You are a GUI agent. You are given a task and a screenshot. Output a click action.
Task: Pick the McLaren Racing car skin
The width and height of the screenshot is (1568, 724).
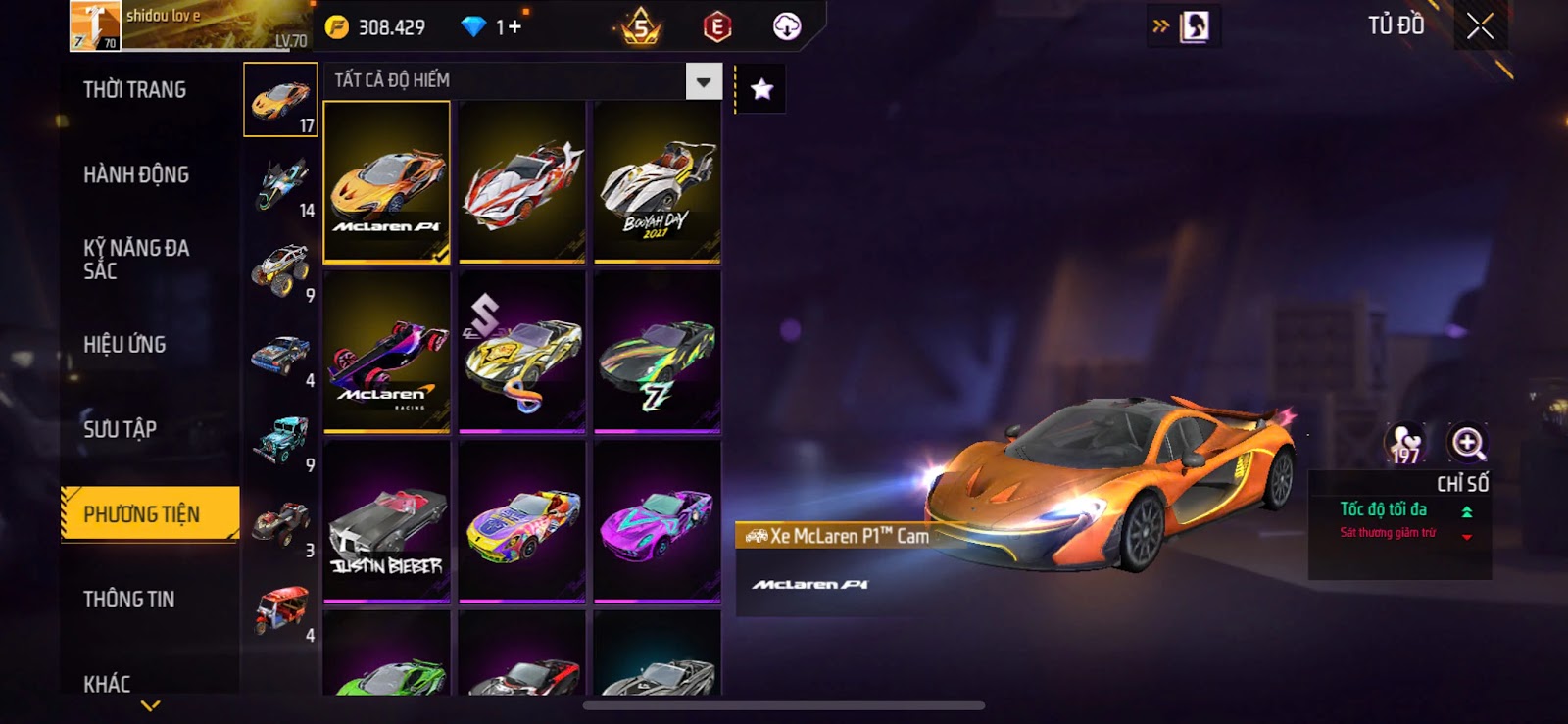(387, 352)
